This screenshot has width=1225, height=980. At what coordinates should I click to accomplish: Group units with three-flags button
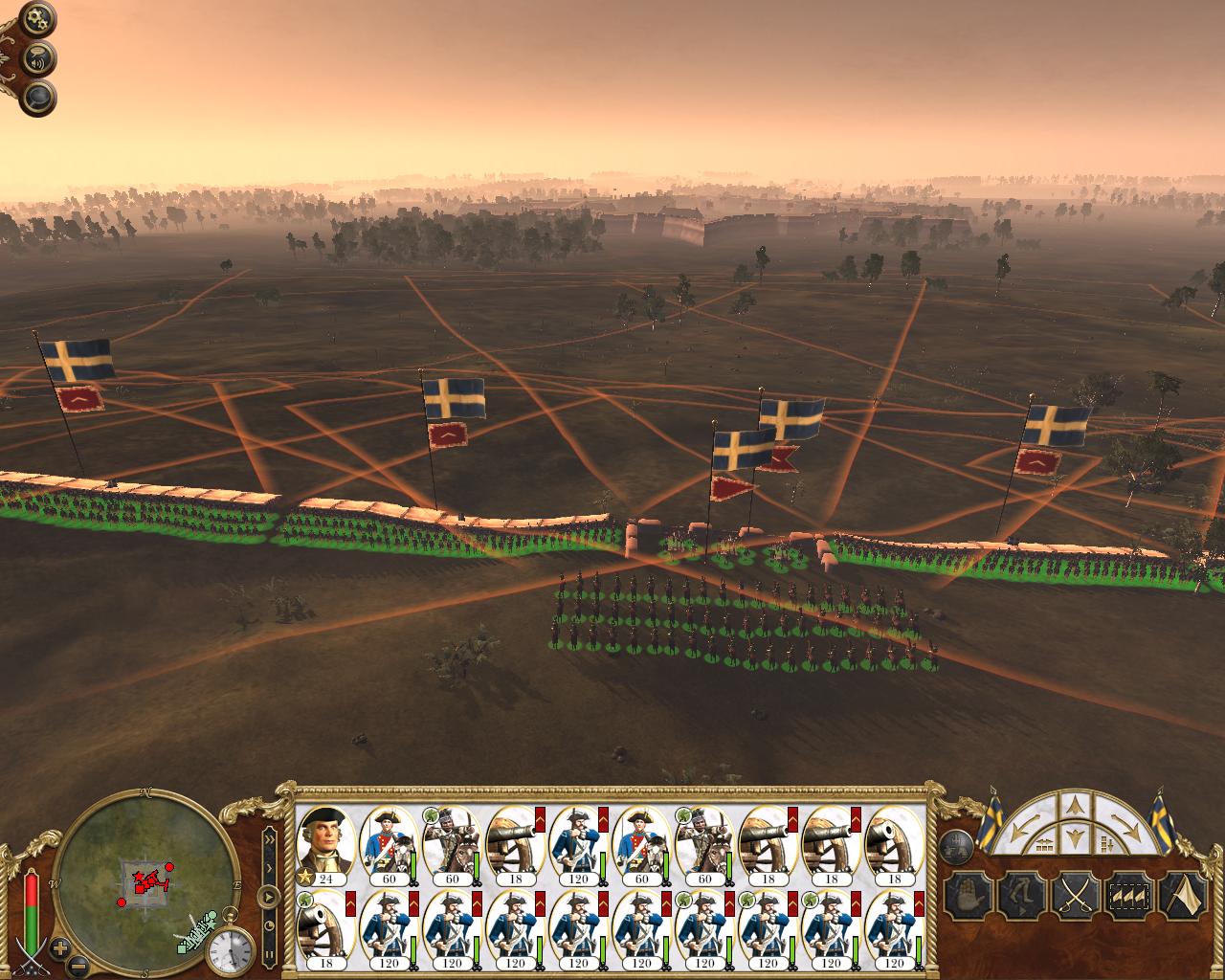coord(1128,897)
